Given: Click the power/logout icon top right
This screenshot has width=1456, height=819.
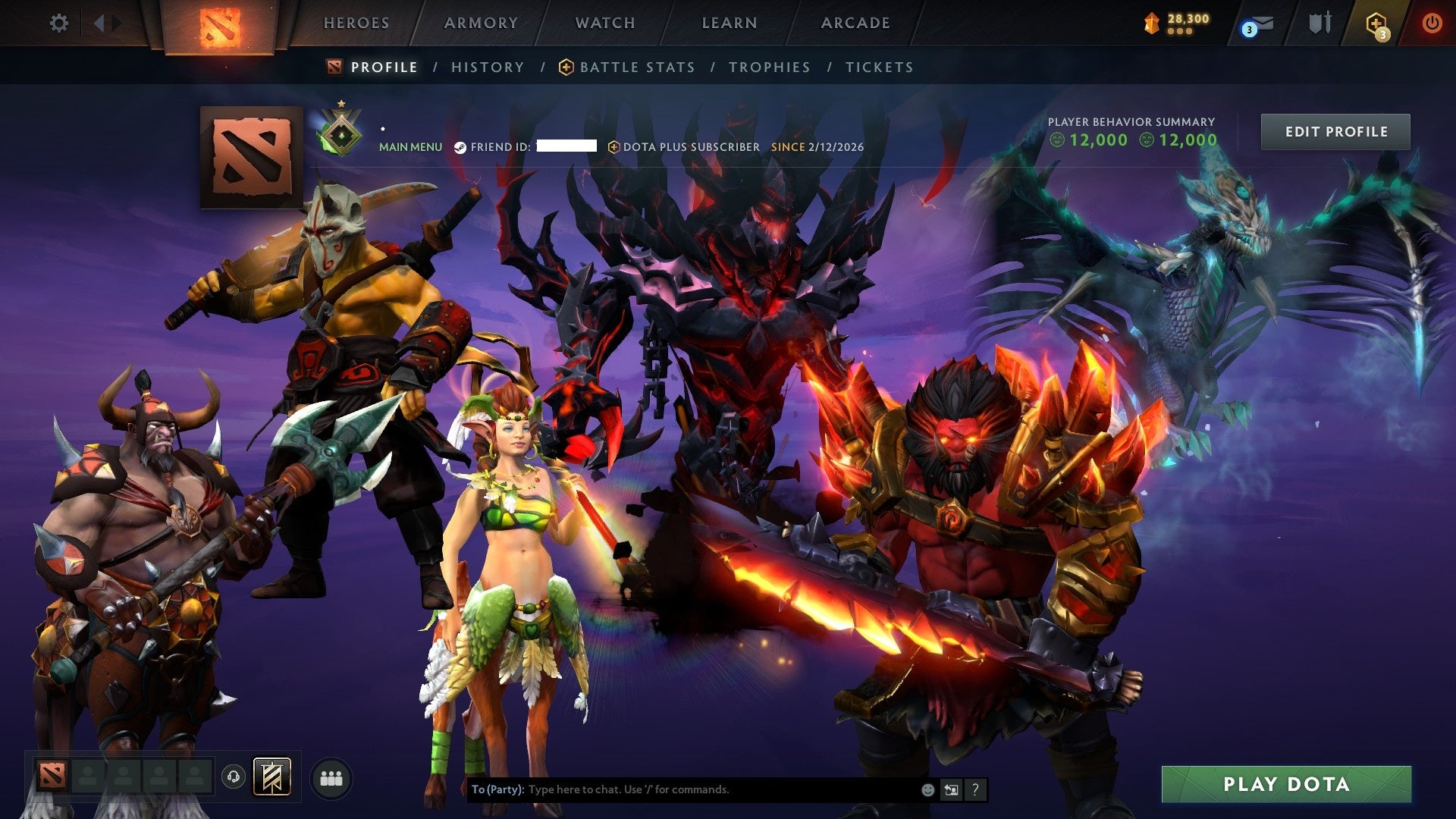Looking at the screenshot, I should click(1432, 23).
